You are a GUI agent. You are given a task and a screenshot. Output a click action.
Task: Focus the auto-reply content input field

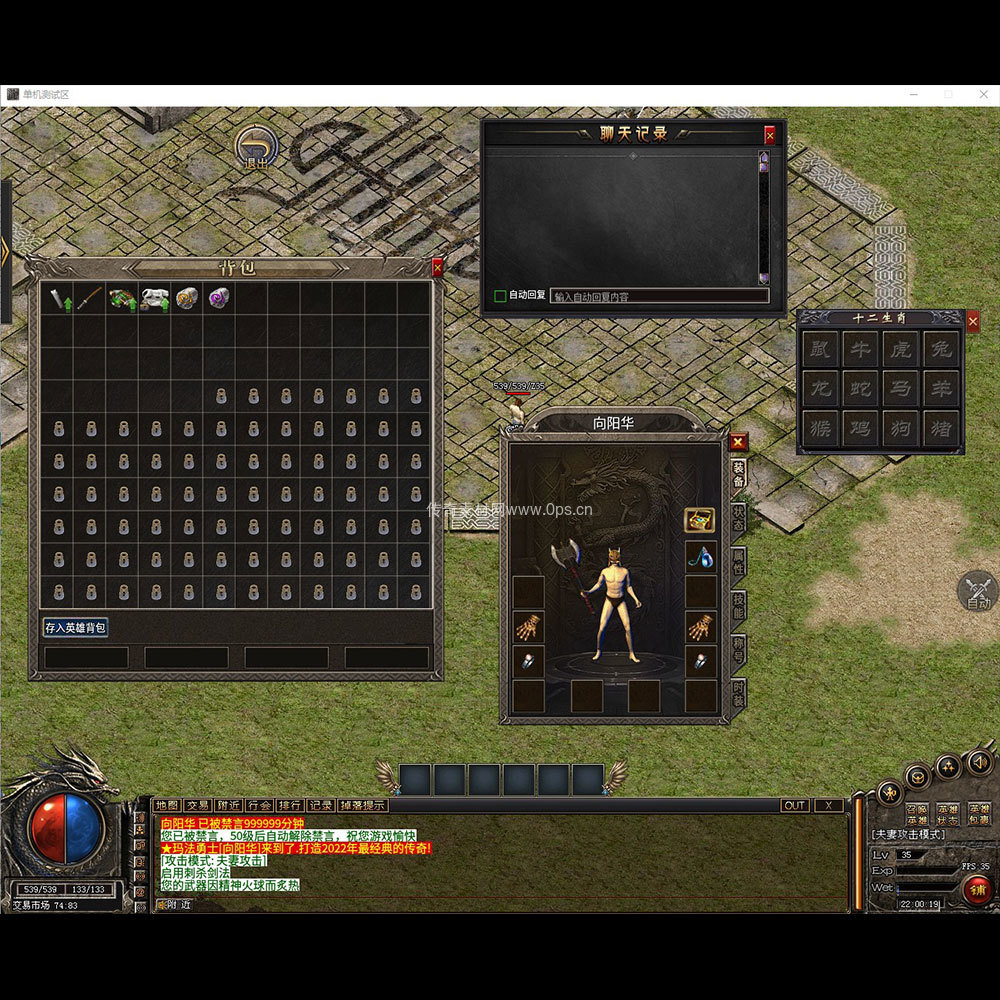coord(658,296)
